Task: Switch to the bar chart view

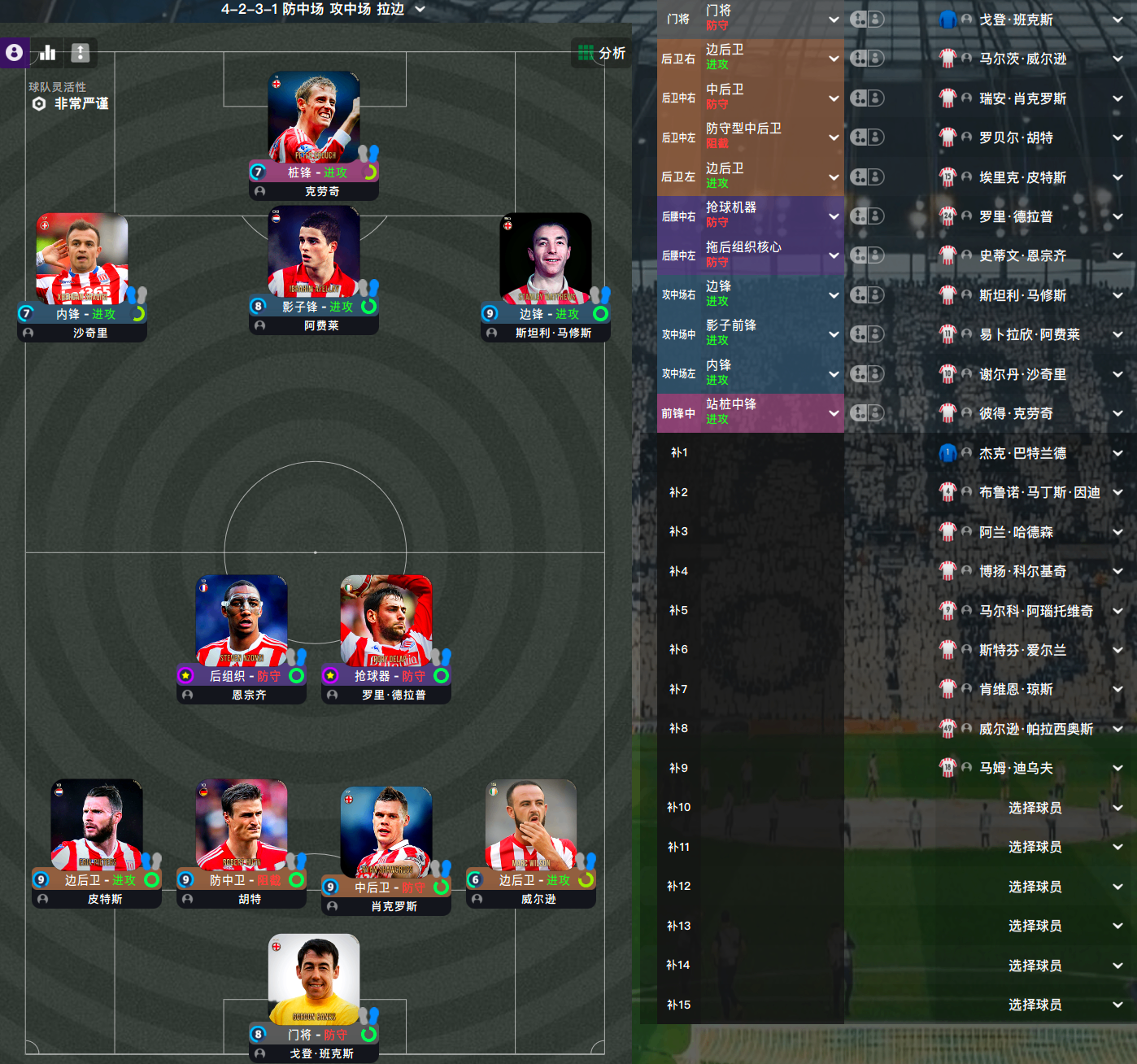Action: tap(48, 53)
